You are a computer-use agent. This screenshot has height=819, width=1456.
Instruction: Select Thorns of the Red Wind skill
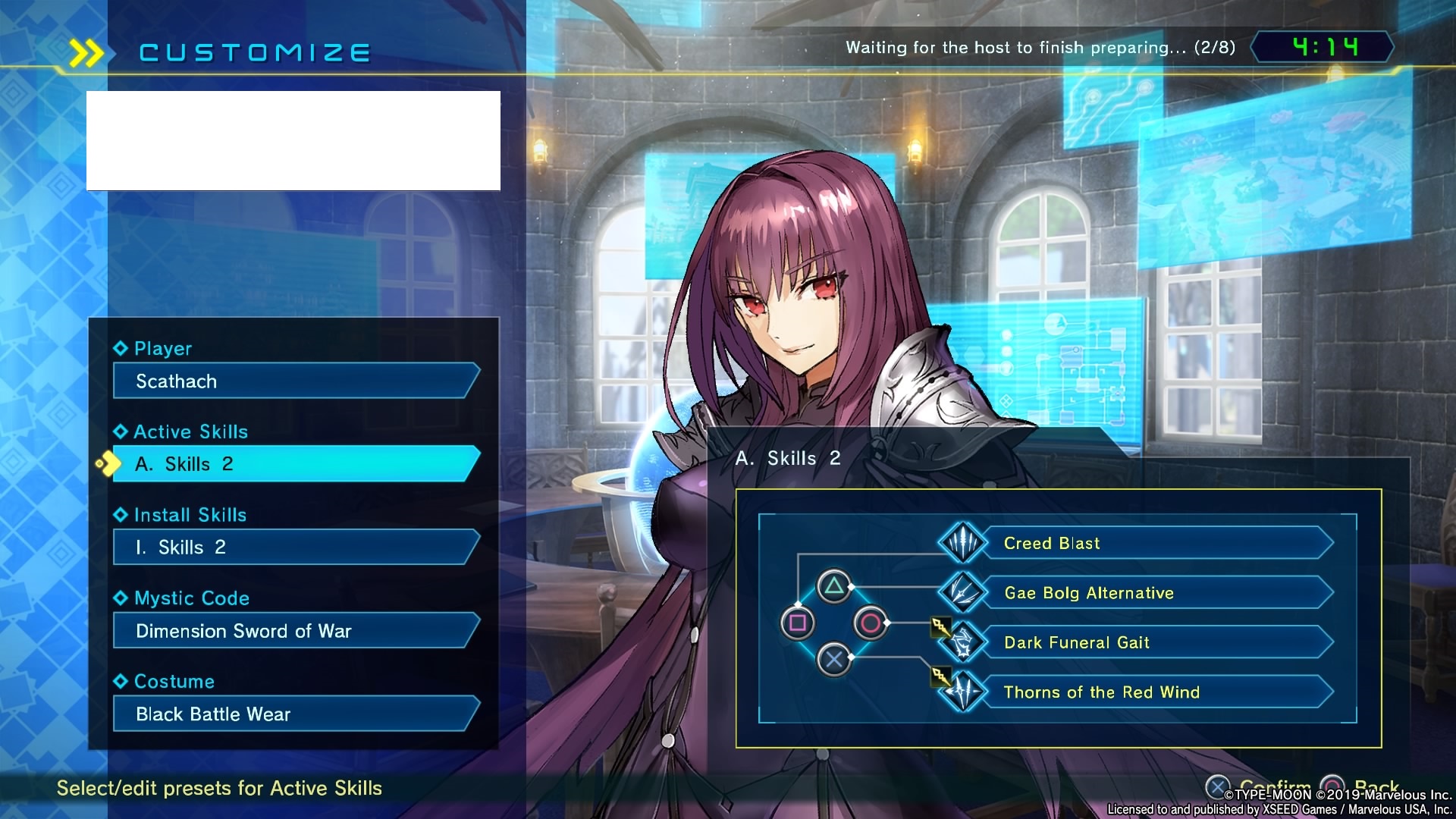[1157, 692]
